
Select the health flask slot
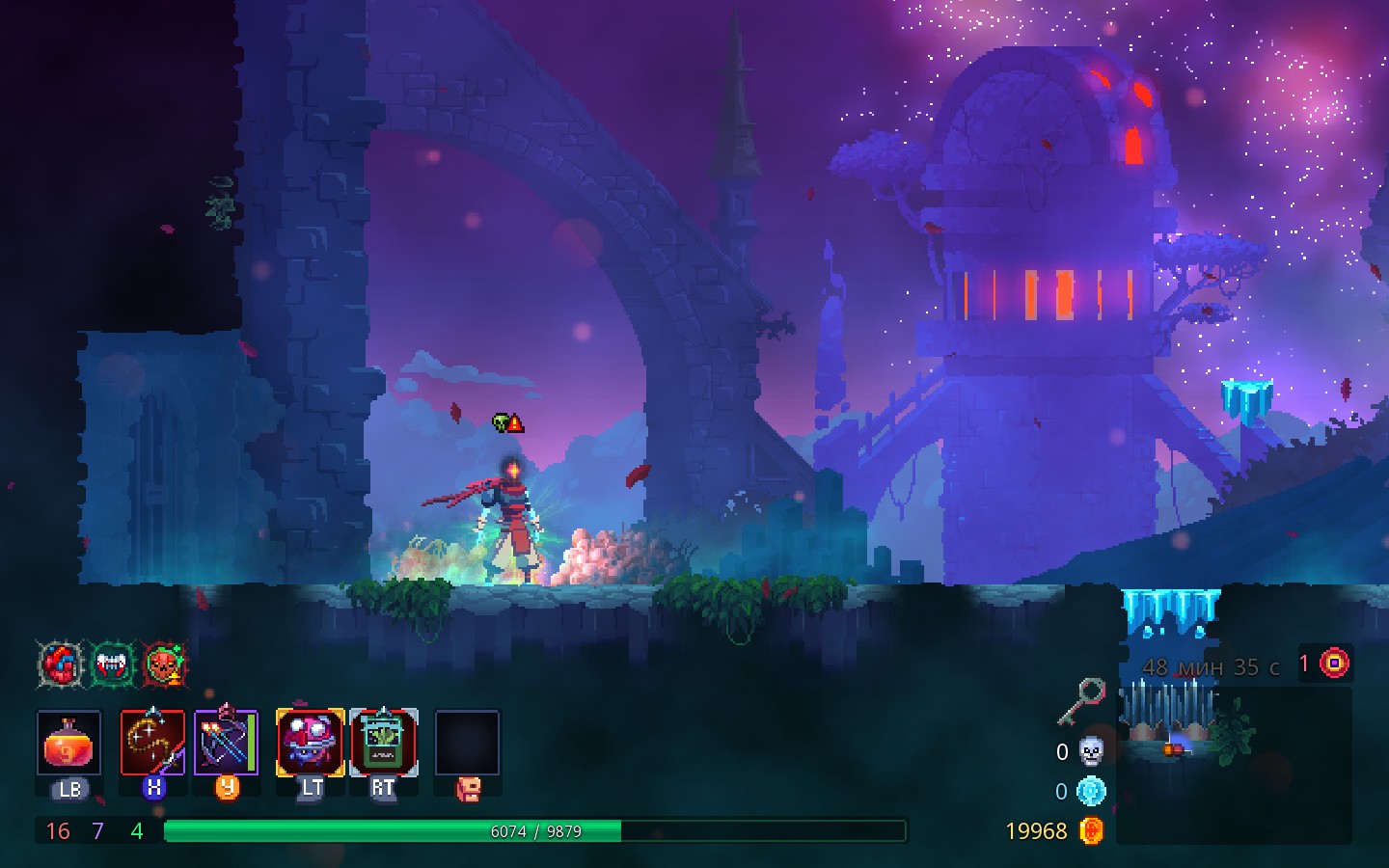pos(68,743)
